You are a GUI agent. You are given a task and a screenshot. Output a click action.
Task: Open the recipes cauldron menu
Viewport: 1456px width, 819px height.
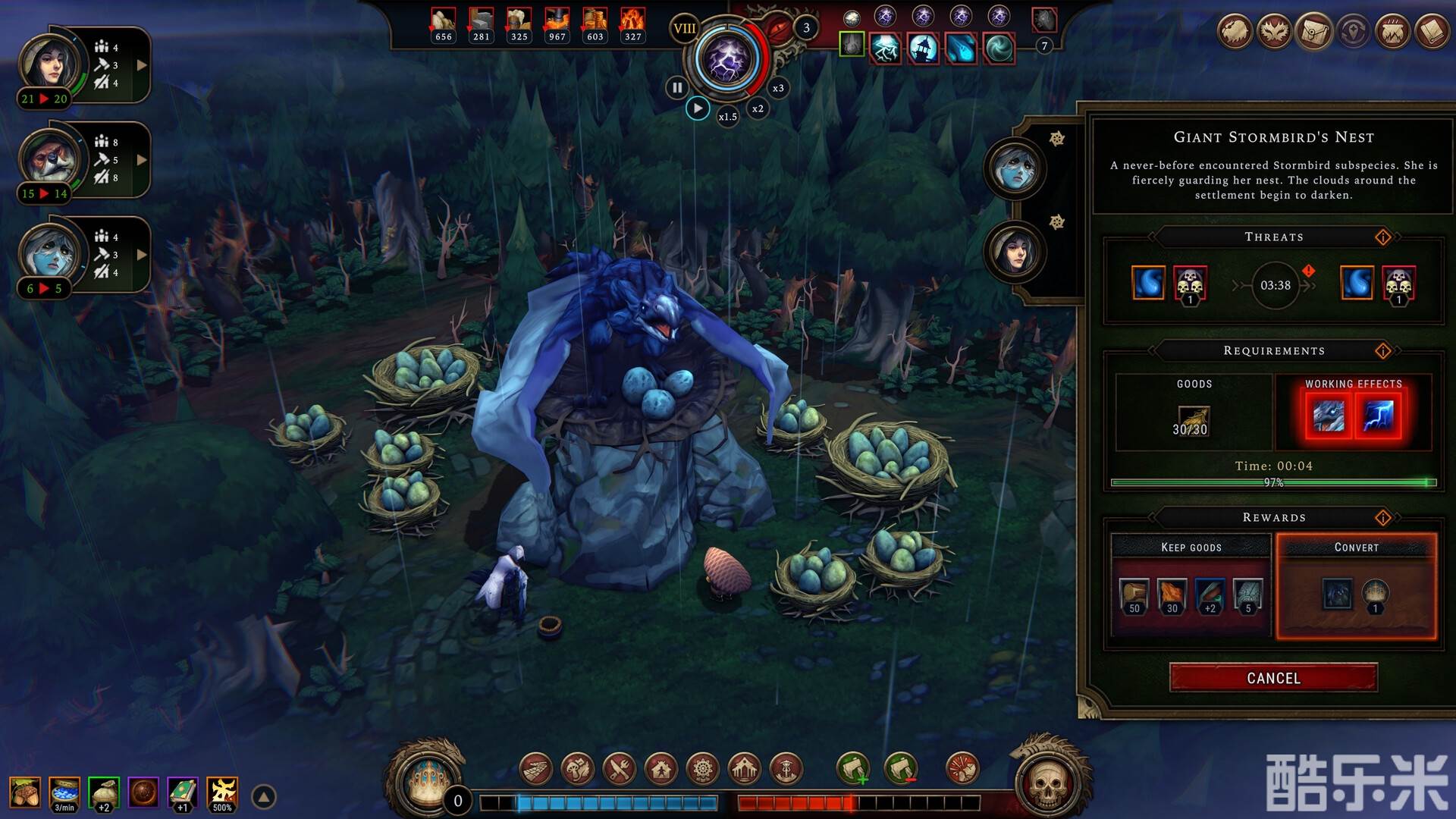[x=1392, y=32]
